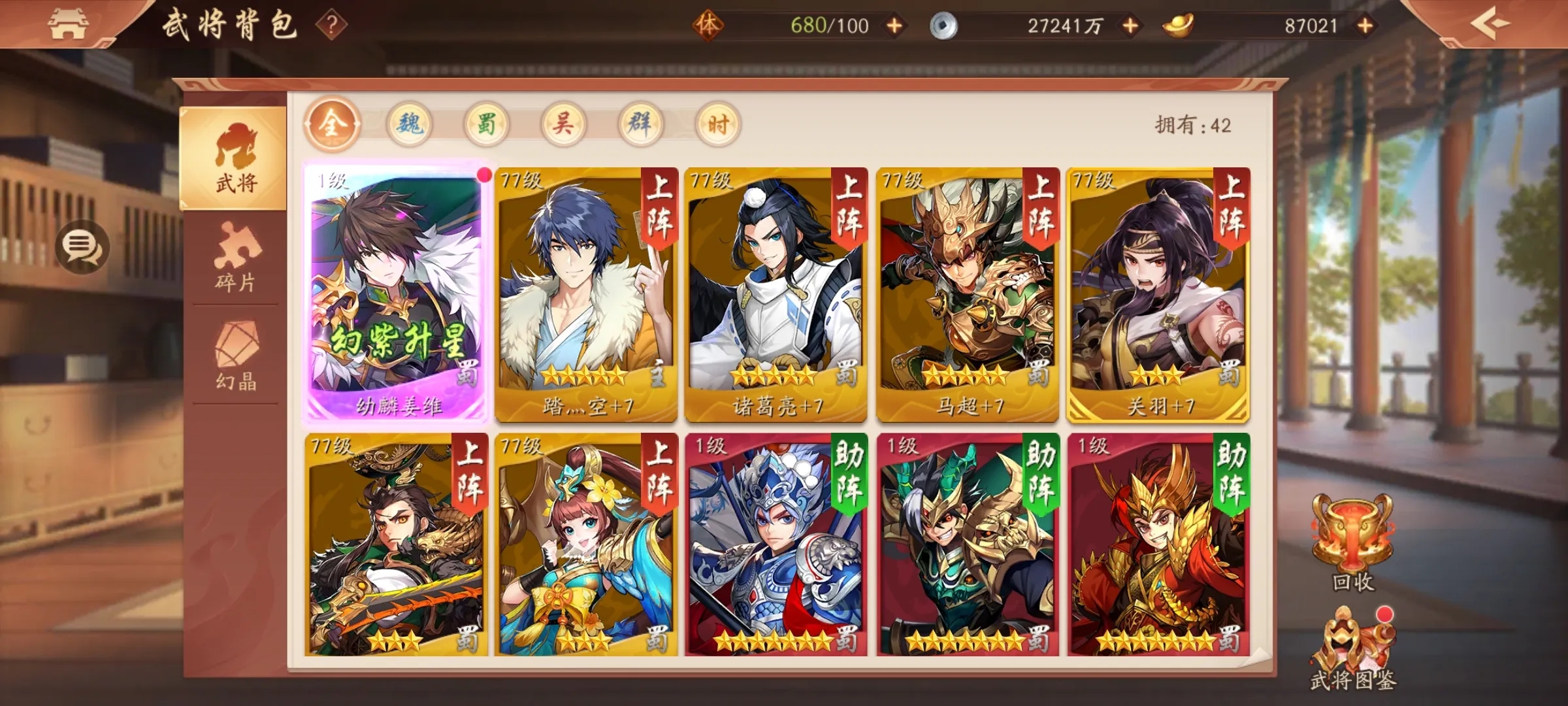The height and width of the screenshot is (706, 1568).
Task: Pick the 关羽+7 hero card
Action: tap(1158, 294)
